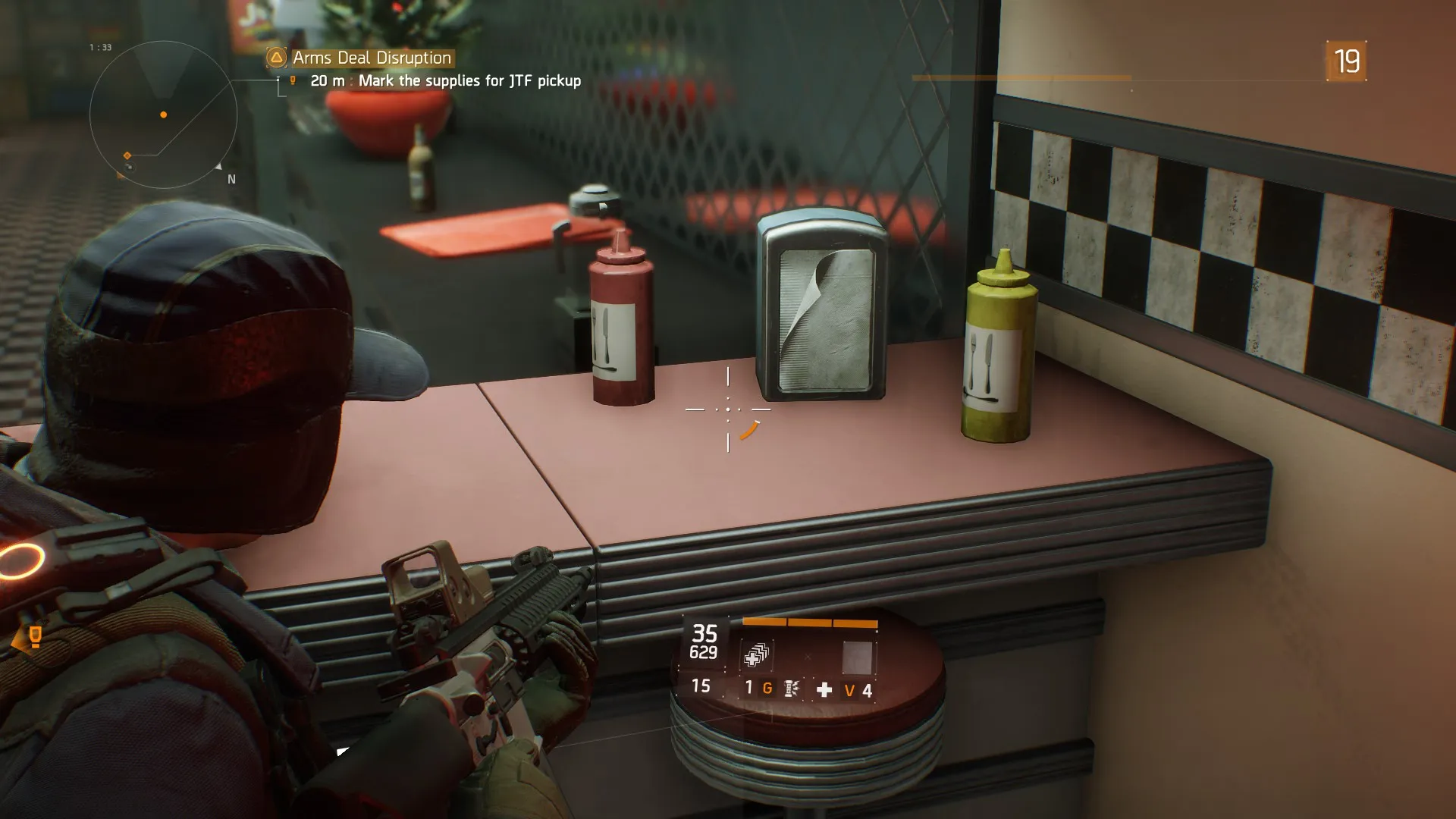Click the circular minimap radar
The width and height of the screenshot is (1456, 819).
click(163, 115)
